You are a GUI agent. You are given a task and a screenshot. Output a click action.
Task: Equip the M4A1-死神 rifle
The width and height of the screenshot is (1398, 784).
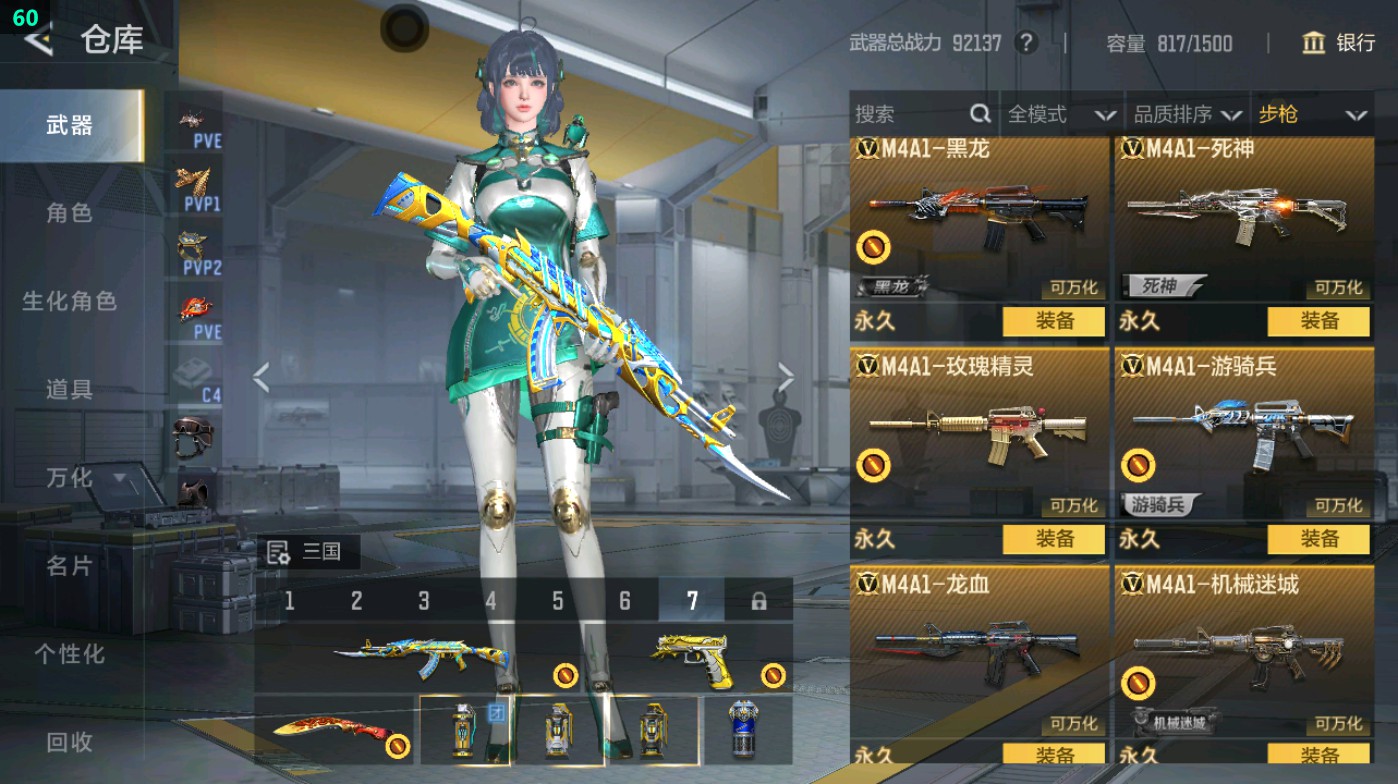[x=1319, y=321]
